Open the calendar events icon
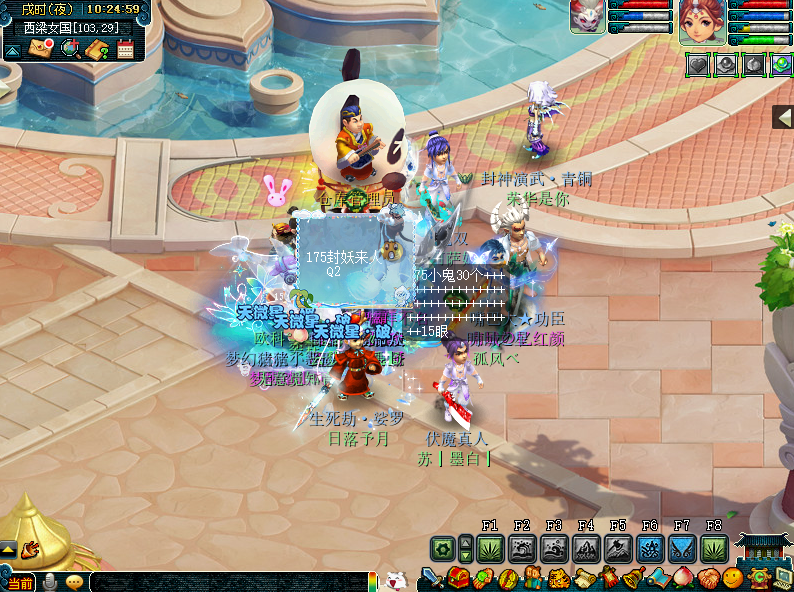This screenshot has width=794, height=592. [x=125, y=49]
